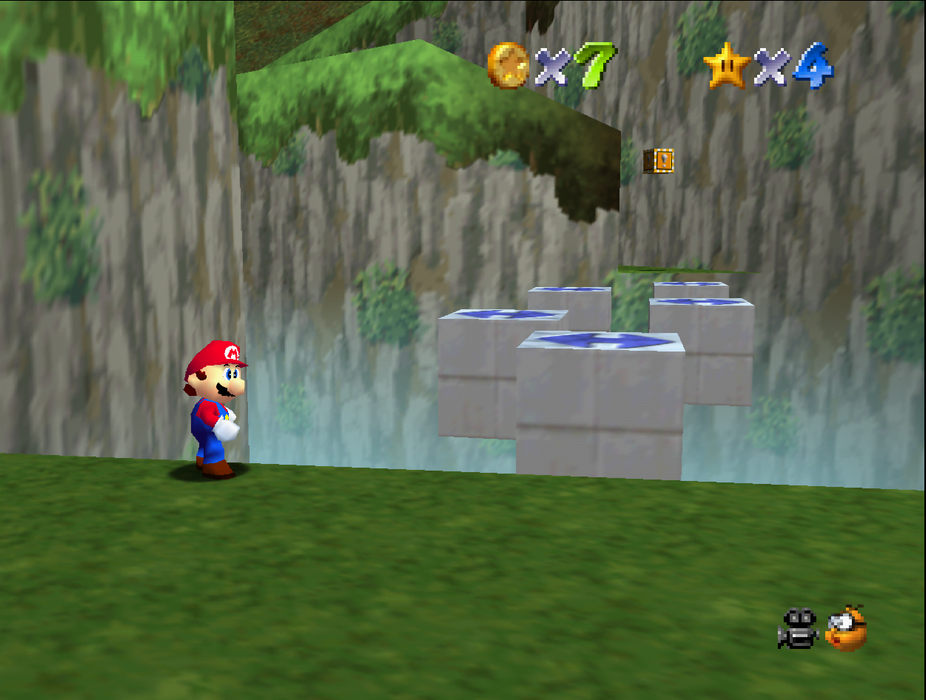
Task: Click the black camera icon
Action: point(798,629)
